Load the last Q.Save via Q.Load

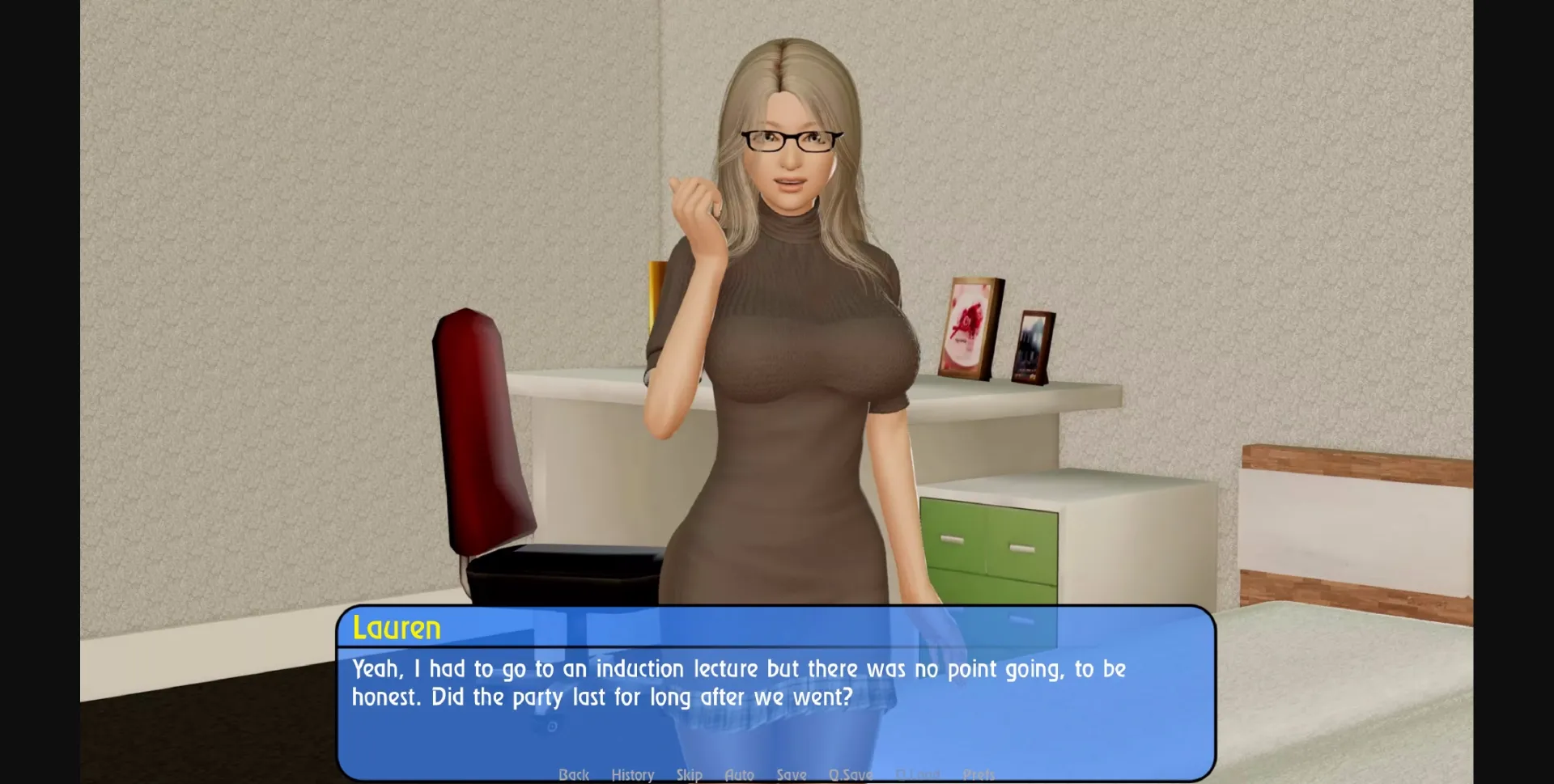pyautogui.click(x=917, y=773)
